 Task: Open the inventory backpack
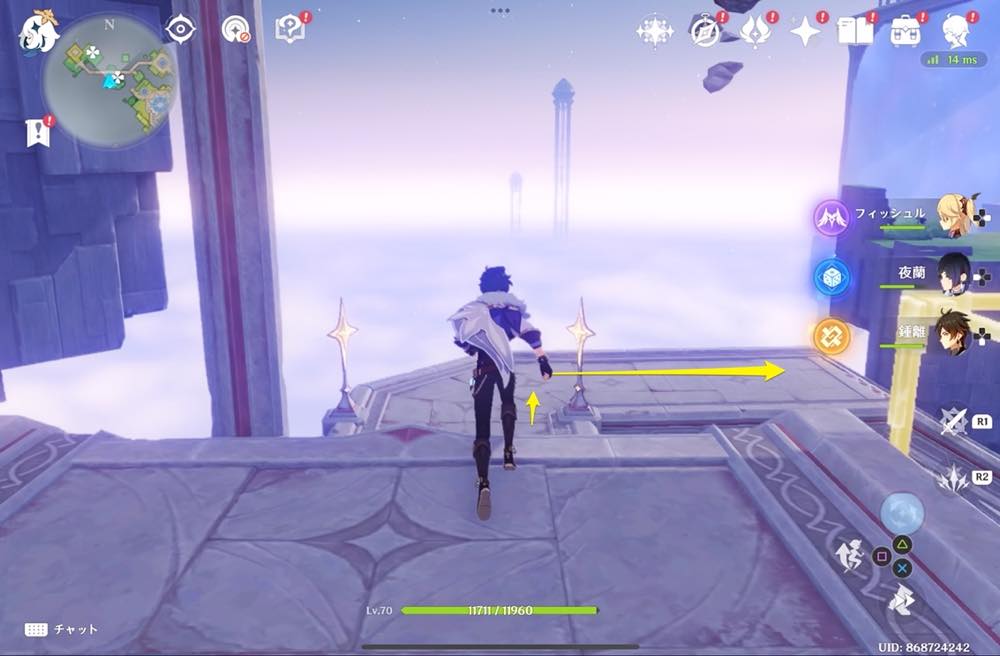(x=906, y=32)
